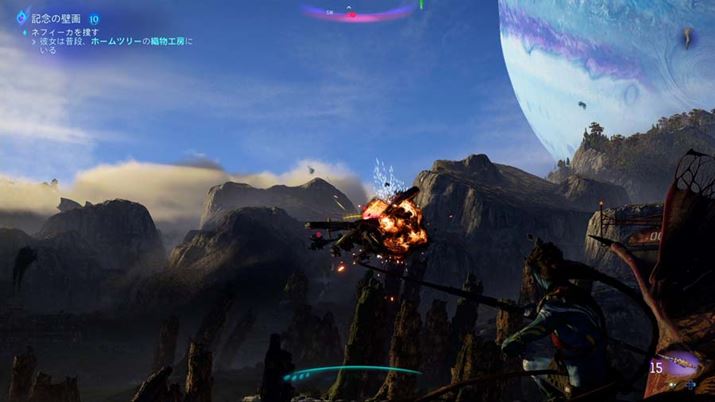This screenshot has height=402, width=715.
Task: Select the compass arc at the top
Action: 359,13
